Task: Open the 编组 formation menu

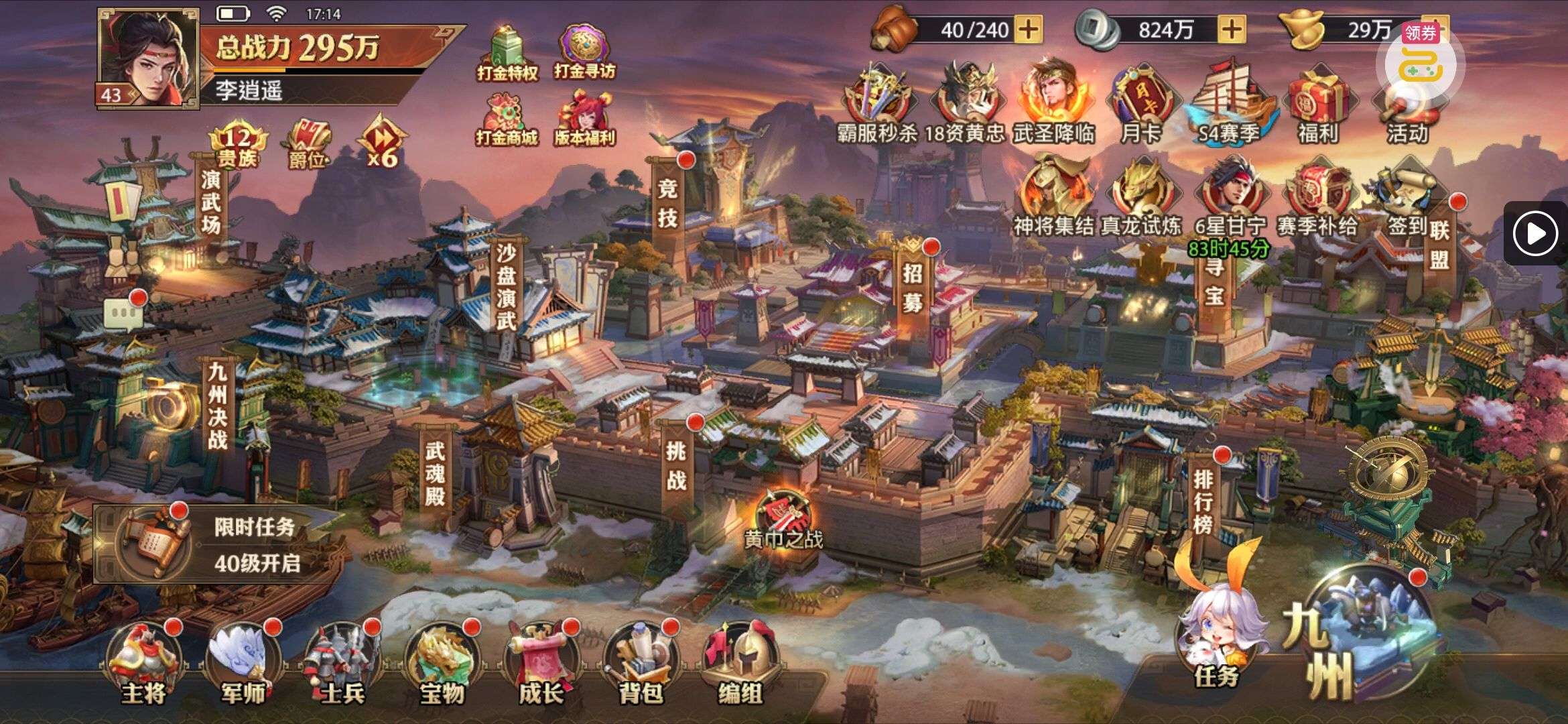Action: [740, 665]
